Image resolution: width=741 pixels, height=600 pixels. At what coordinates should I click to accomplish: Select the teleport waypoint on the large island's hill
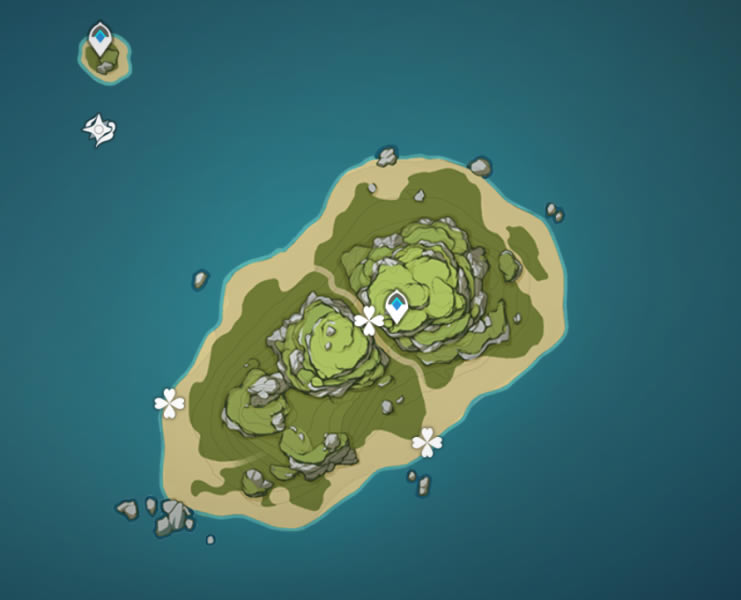[x=397, y=305]
